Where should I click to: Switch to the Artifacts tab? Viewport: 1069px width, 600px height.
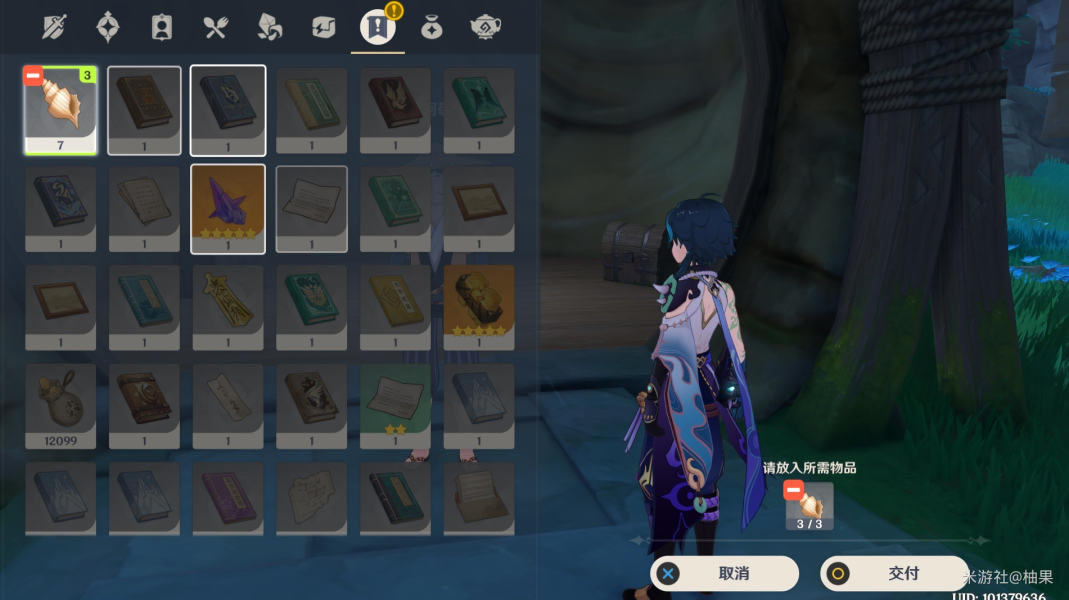click(108, 27)
